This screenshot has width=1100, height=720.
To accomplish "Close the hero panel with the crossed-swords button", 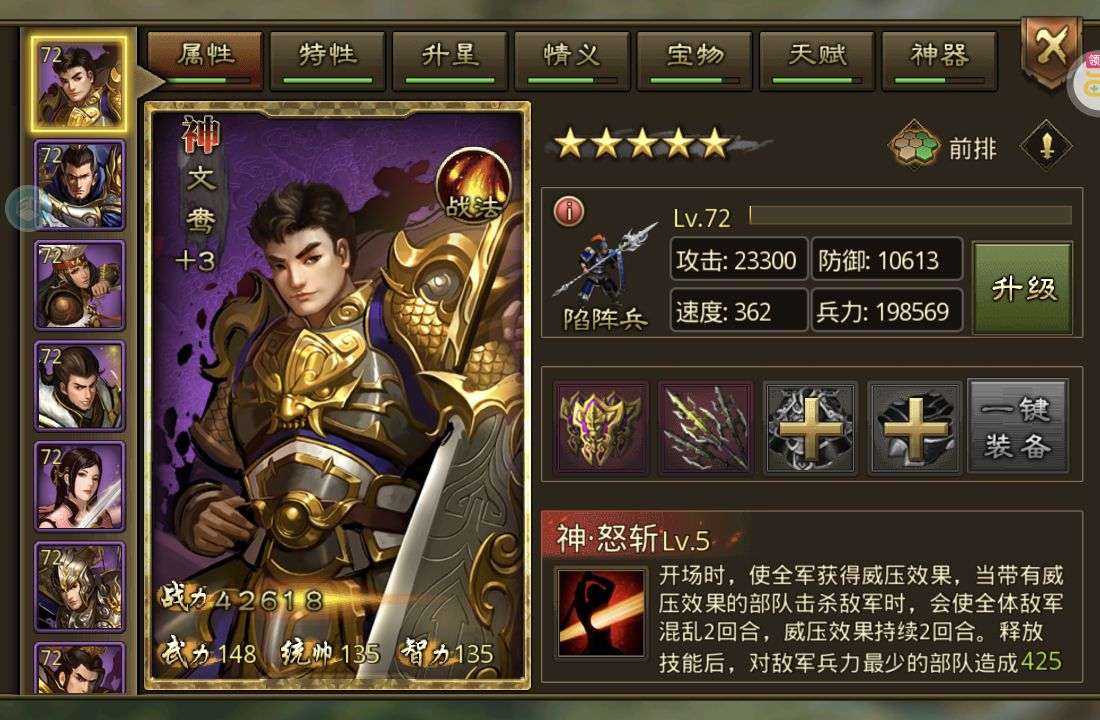I will pos(1050,49).
